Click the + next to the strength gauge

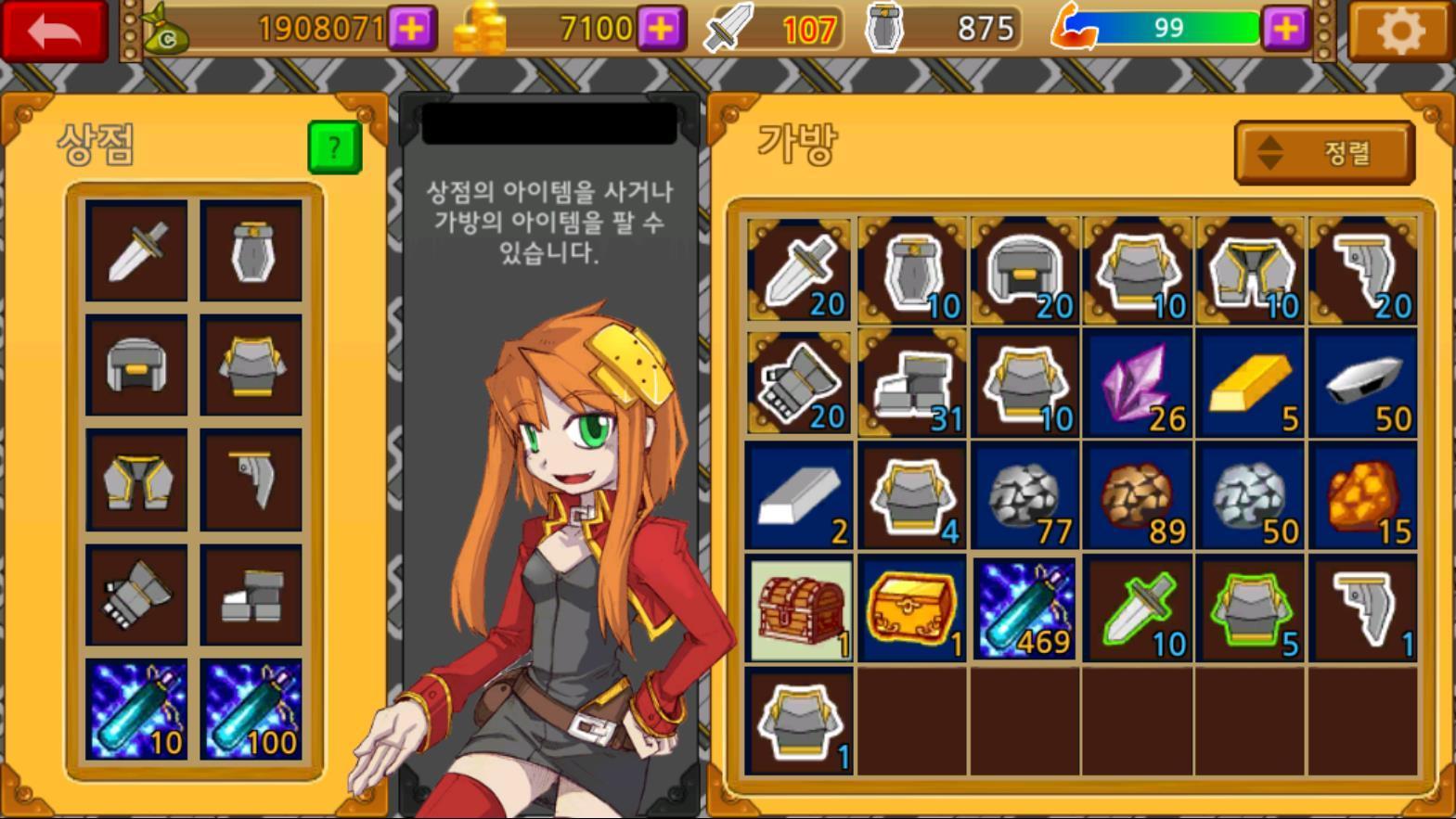1283,29
